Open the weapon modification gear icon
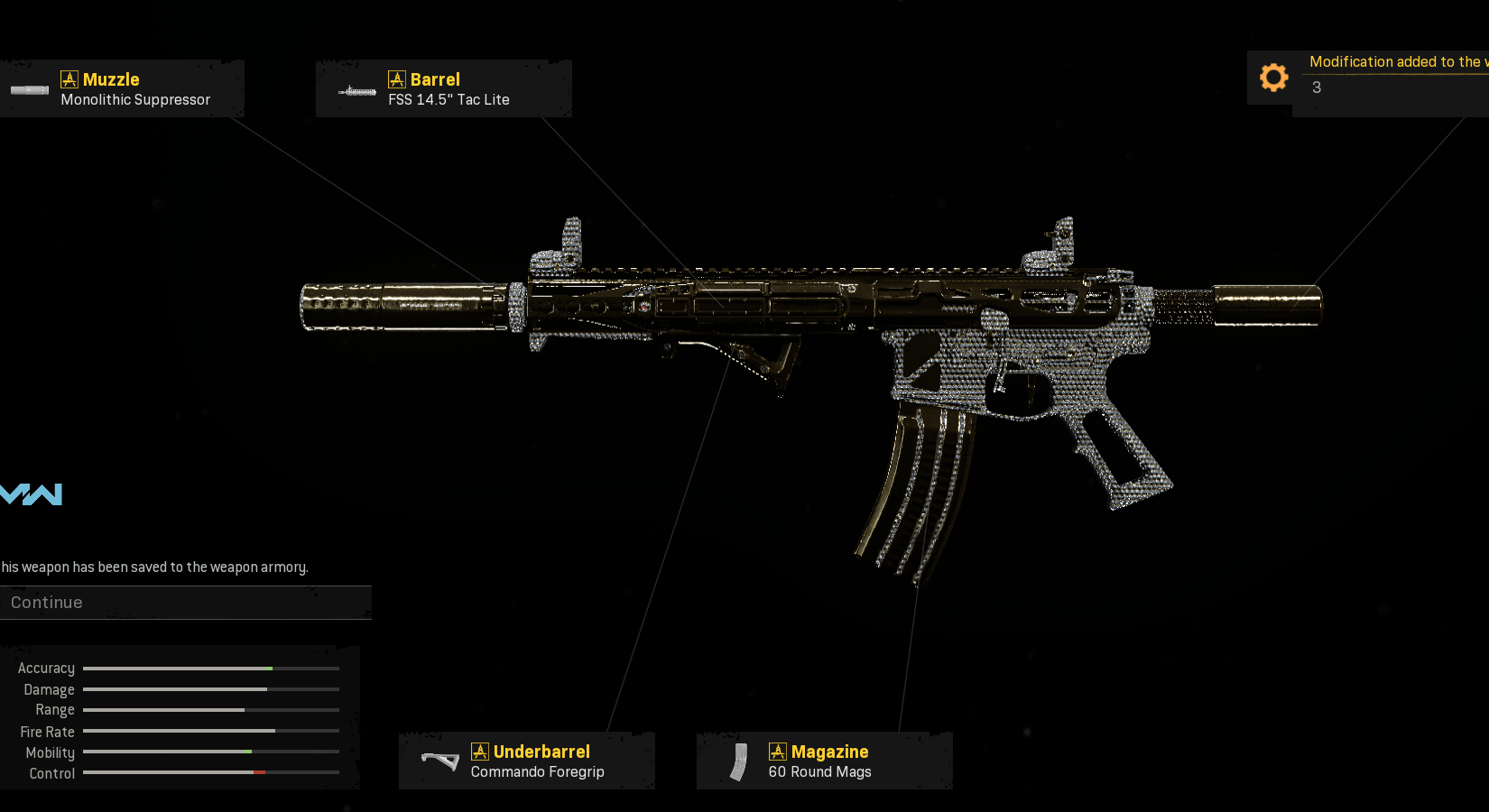1489x812 pixels. (x=1273, y=78)
